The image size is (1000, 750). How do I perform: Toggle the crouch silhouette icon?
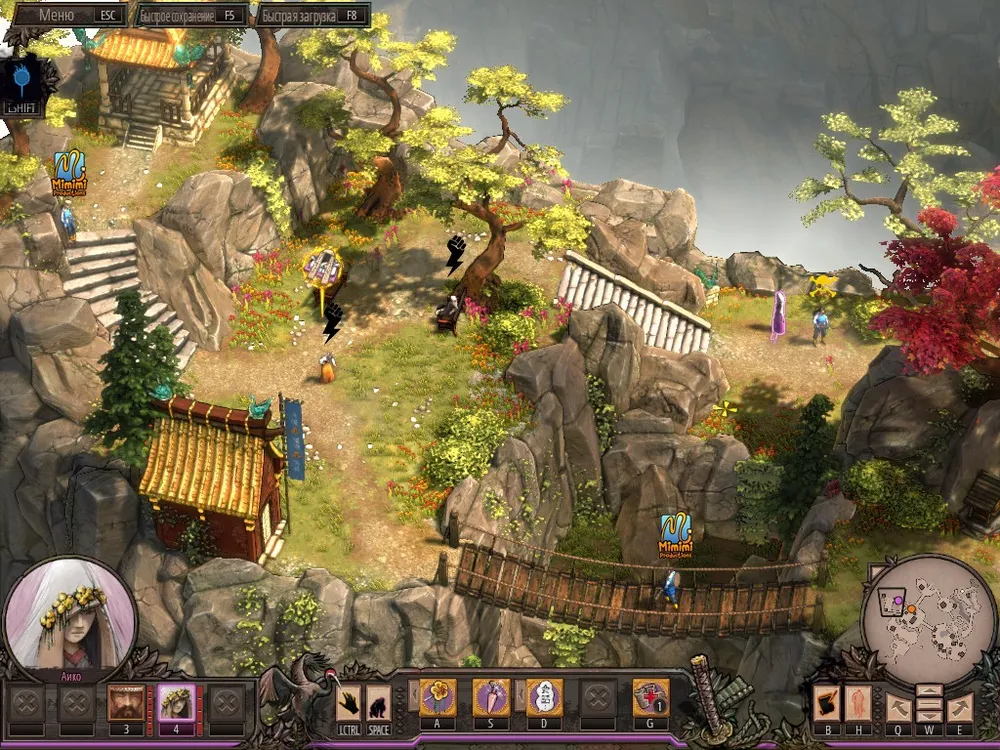click(378, 702)
